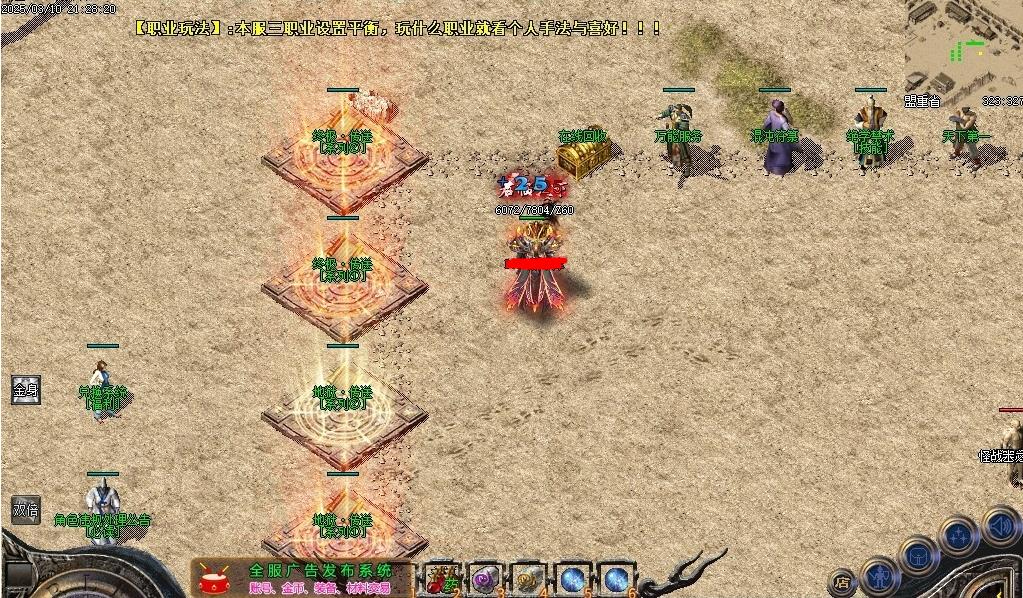
Task: Use the purple scroll hotbar item
Action: [x=485, y=579]
